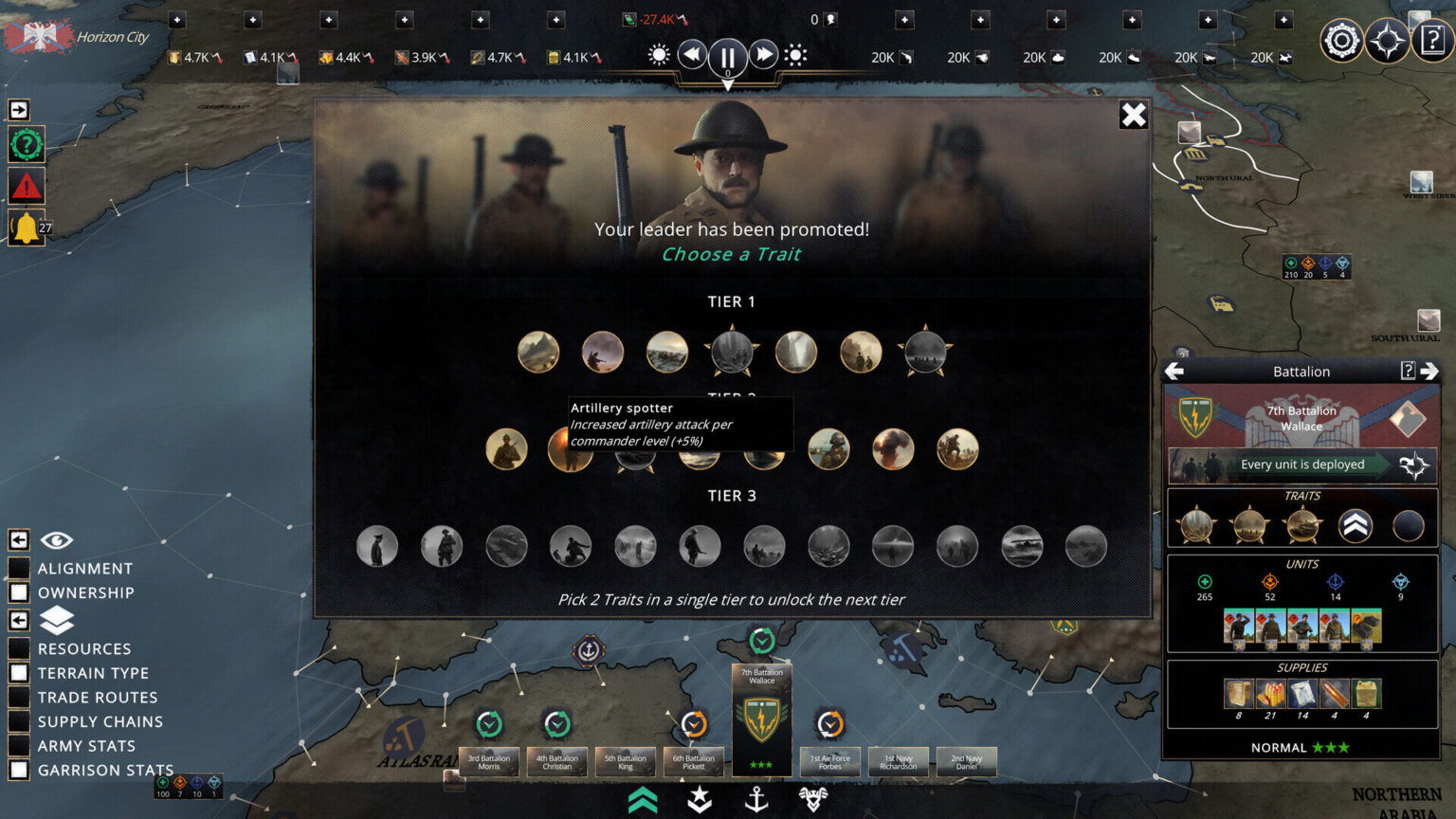Click the anchor navy icon at bottom center
Image resolution: width=1456 pixels, height=819 pixels.
pyautogui.click(x=758, y=799)
